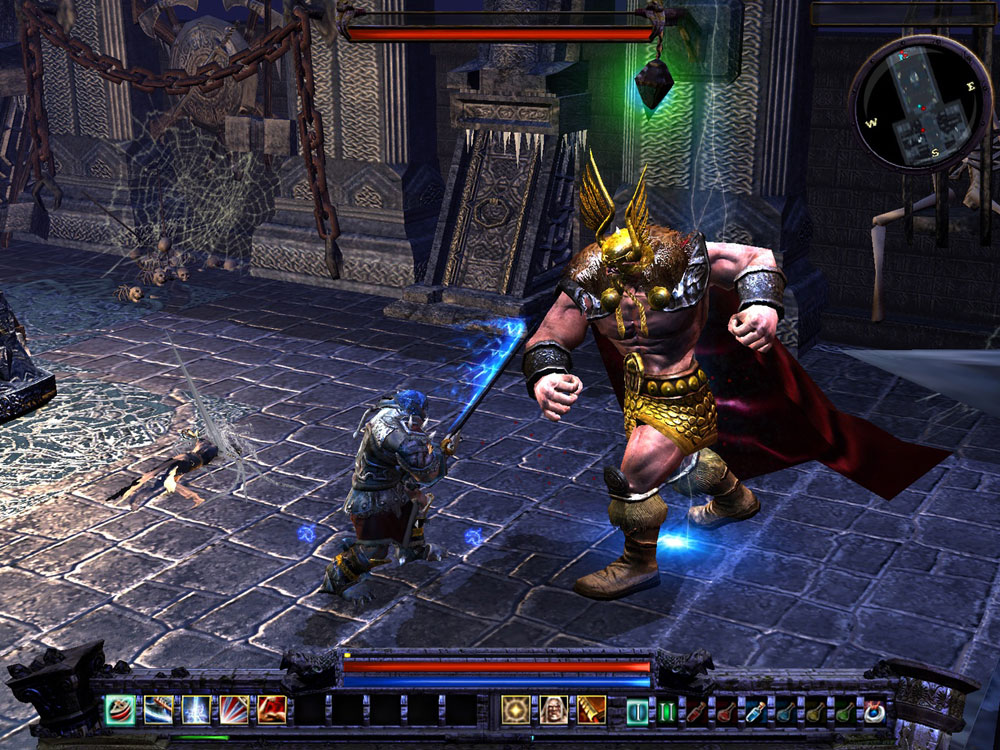Image resolution: width=1000 pixels, height=750 pixels.
Task: Activate the flexing arm strength skill
Action: click(x=272, y=710)
